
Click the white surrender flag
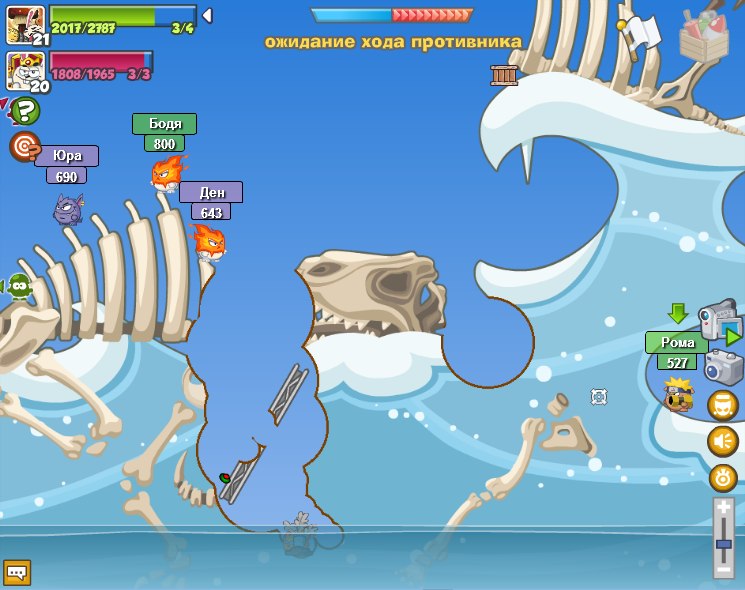[643, 31]
